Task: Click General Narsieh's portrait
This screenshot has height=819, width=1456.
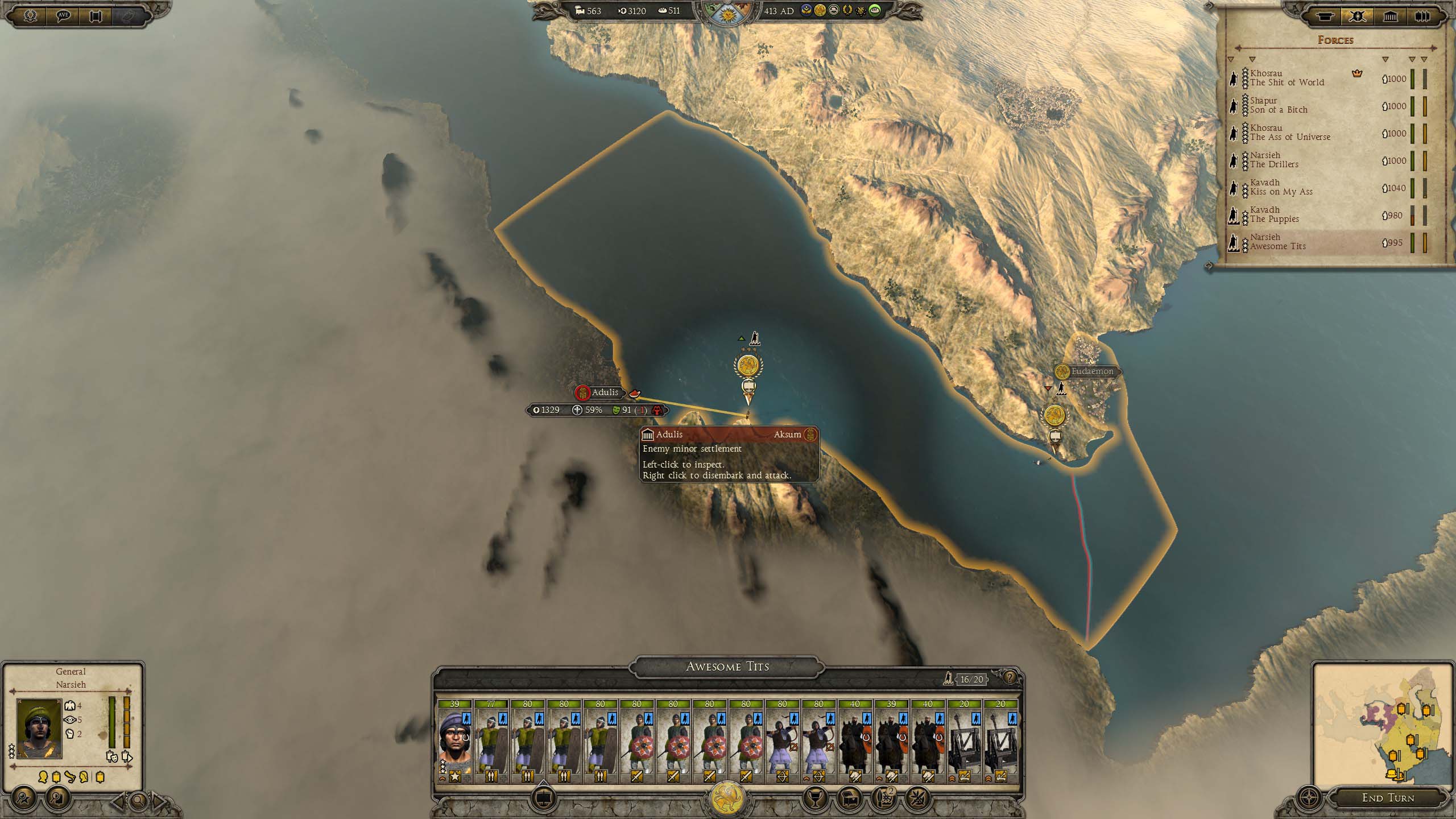Action: pos(39,729)
